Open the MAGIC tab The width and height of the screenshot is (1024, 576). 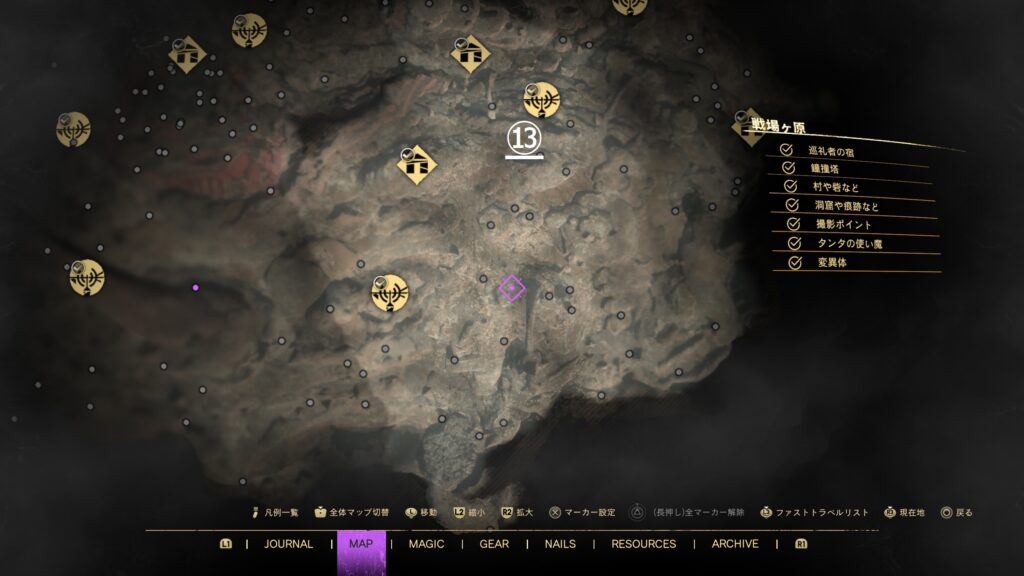(426, 544)
